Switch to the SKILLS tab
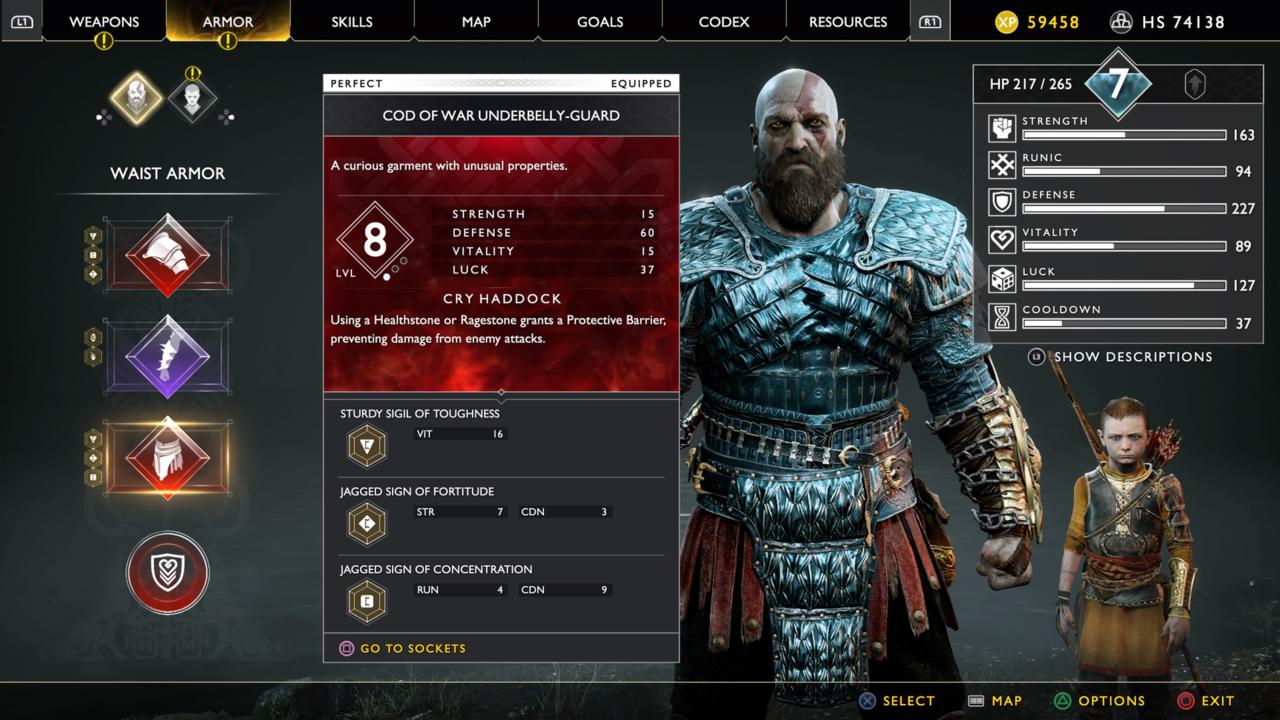The image size is (1280, 720). [x=352, y=21]
